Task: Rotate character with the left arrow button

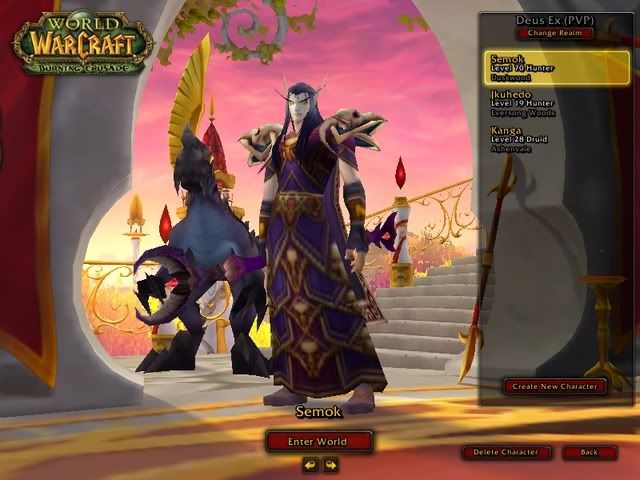Action: click(x=310, y=464)
